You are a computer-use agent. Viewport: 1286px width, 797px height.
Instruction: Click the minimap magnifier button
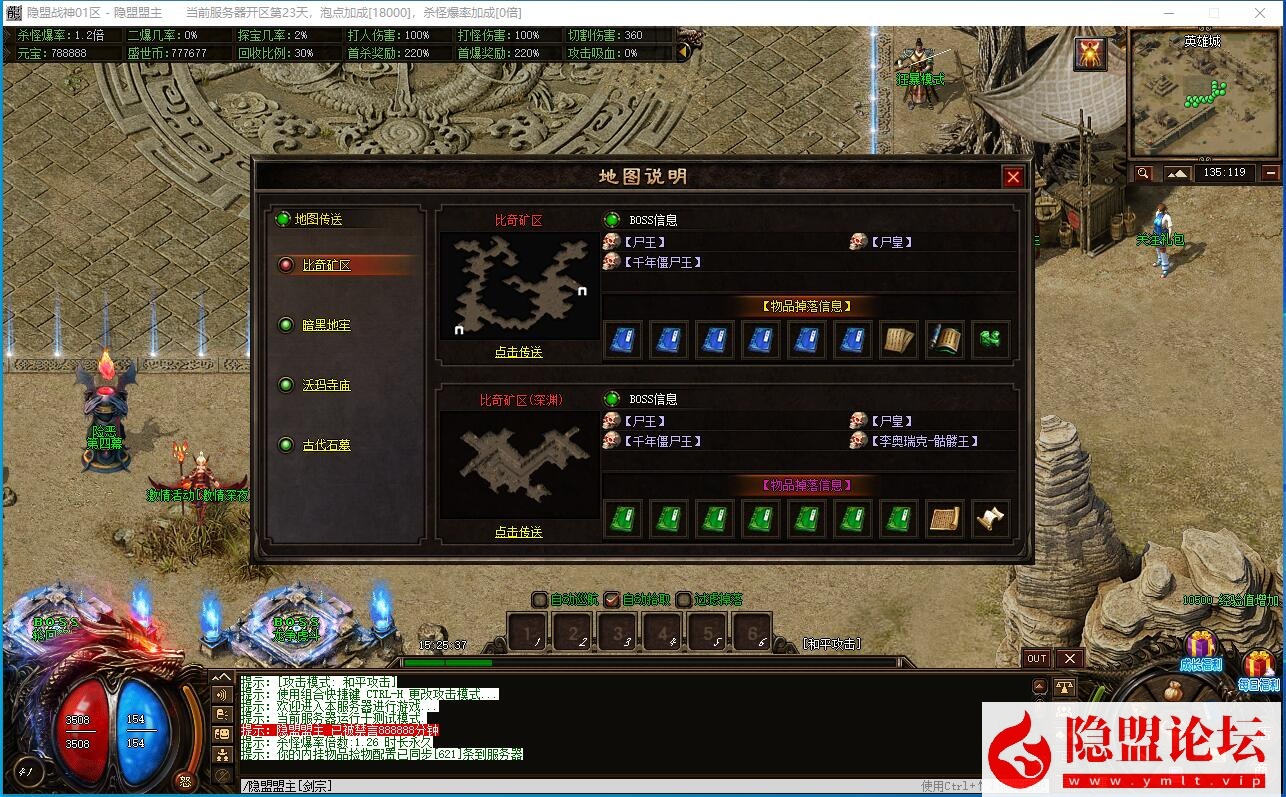pyautogui.click(x=1144, y=173)
